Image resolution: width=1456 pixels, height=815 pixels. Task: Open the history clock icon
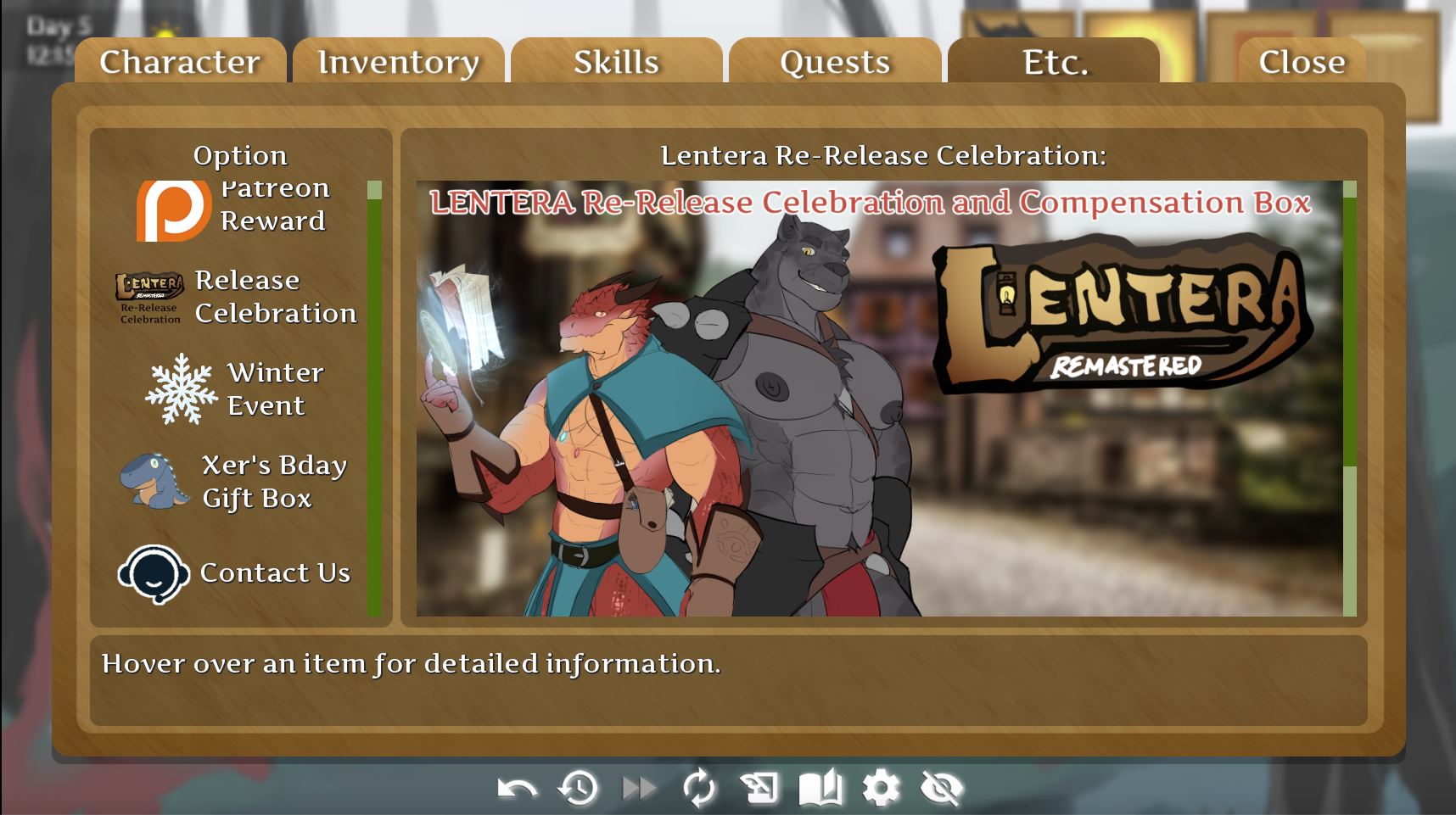[578, 789]
